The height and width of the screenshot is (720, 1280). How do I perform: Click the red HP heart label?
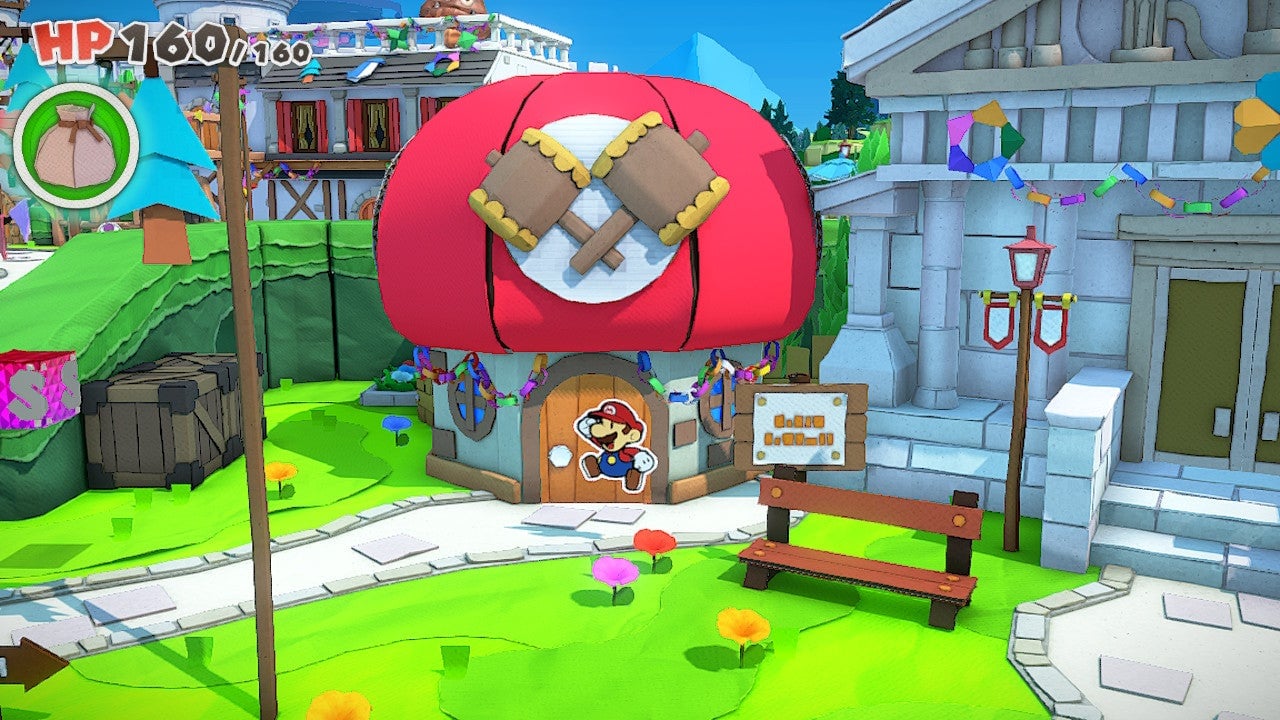pyautogui.click(x=73, y=40)
